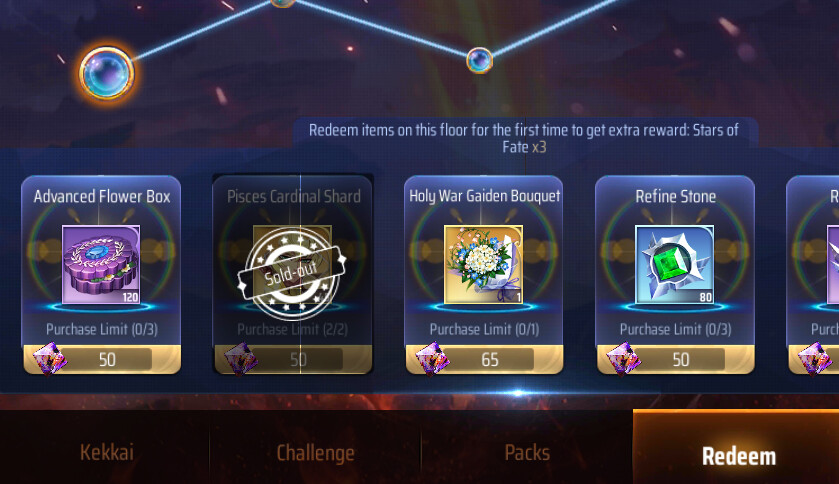Go to the Packs tab
The image size is (839, 484).
527,453
